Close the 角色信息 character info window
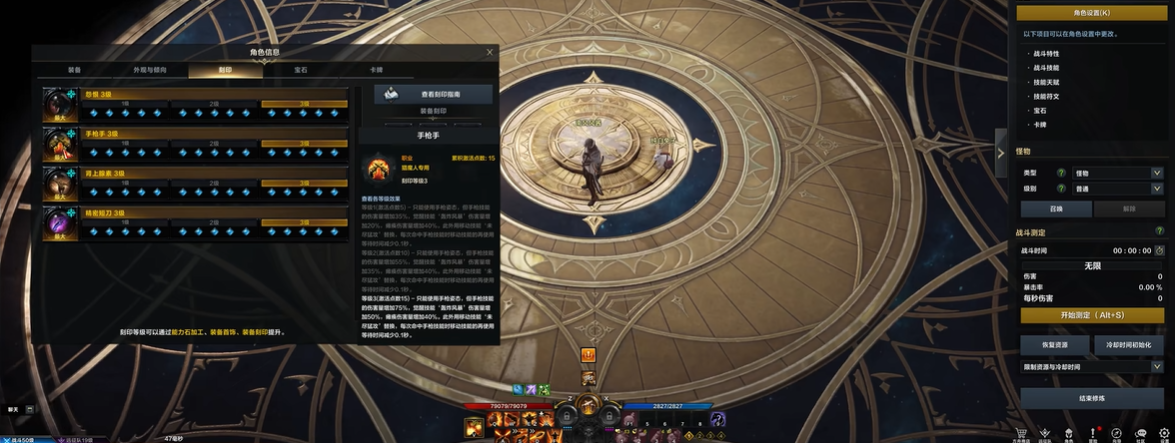Screen dimensions: 1175x443 click(x=489, y=52)
